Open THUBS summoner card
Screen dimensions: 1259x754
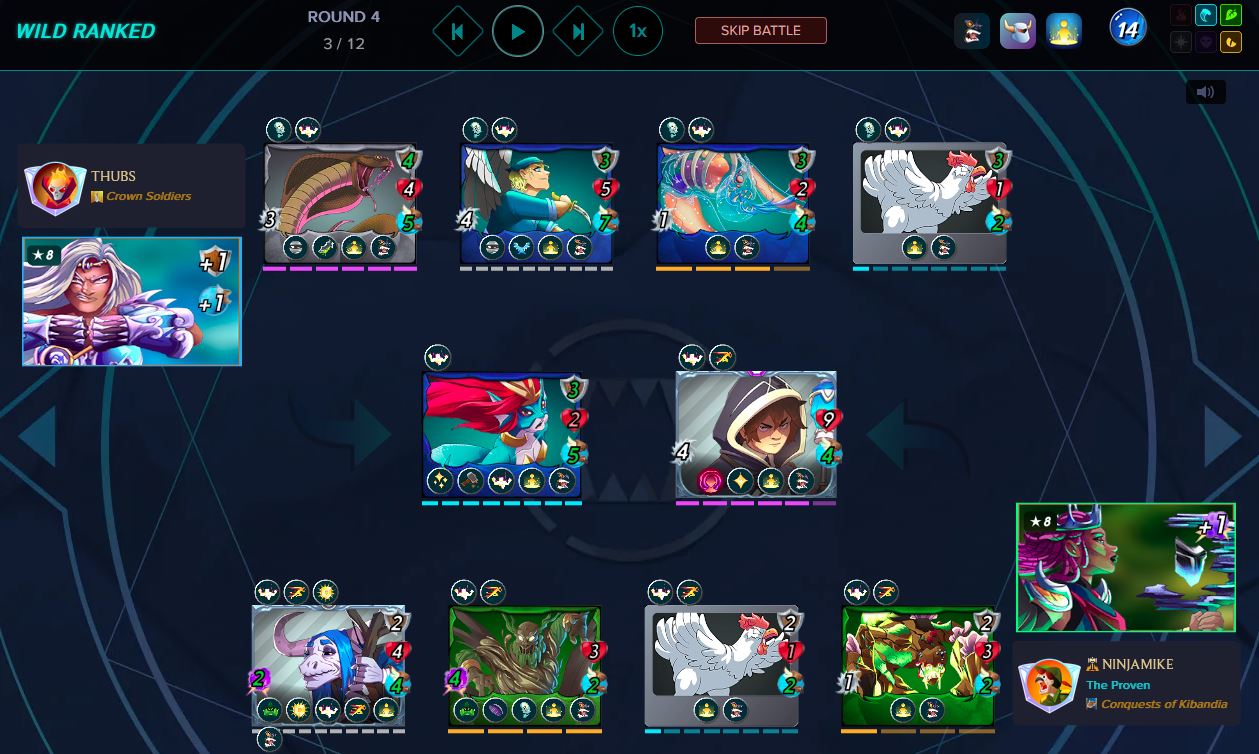point(132,301)
